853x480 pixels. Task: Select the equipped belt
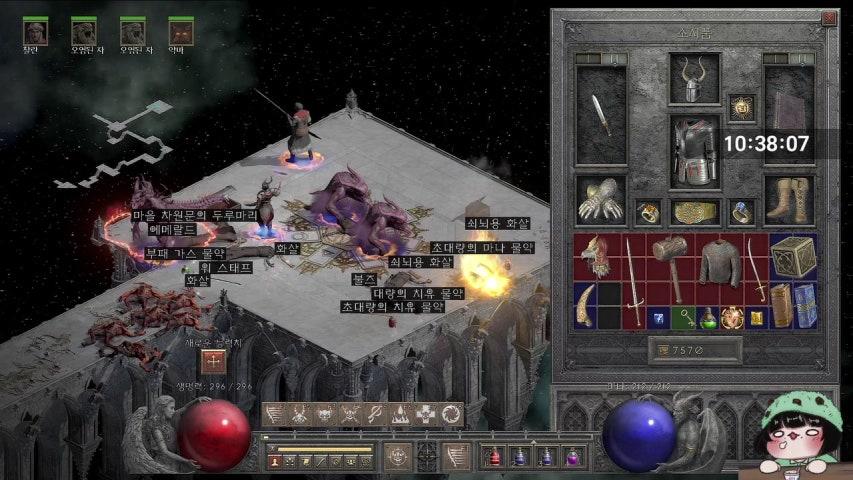point(695,212)
